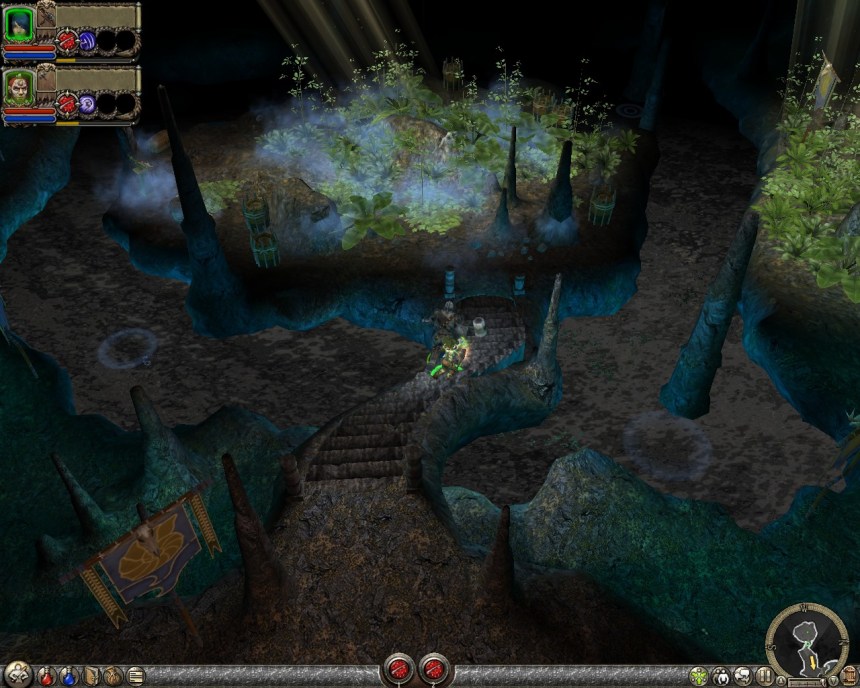Screen dimensions: 860x688
Task: Select the red-haired party member portrait
Action: pos(20,84)
